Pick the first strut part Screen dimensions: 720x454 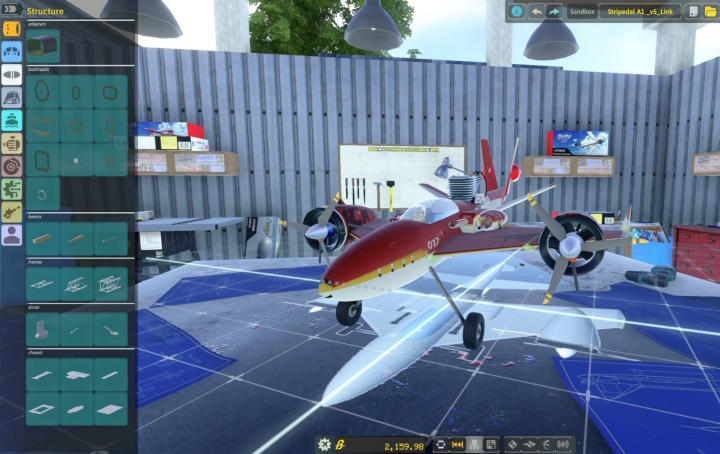tap(43, 329)
